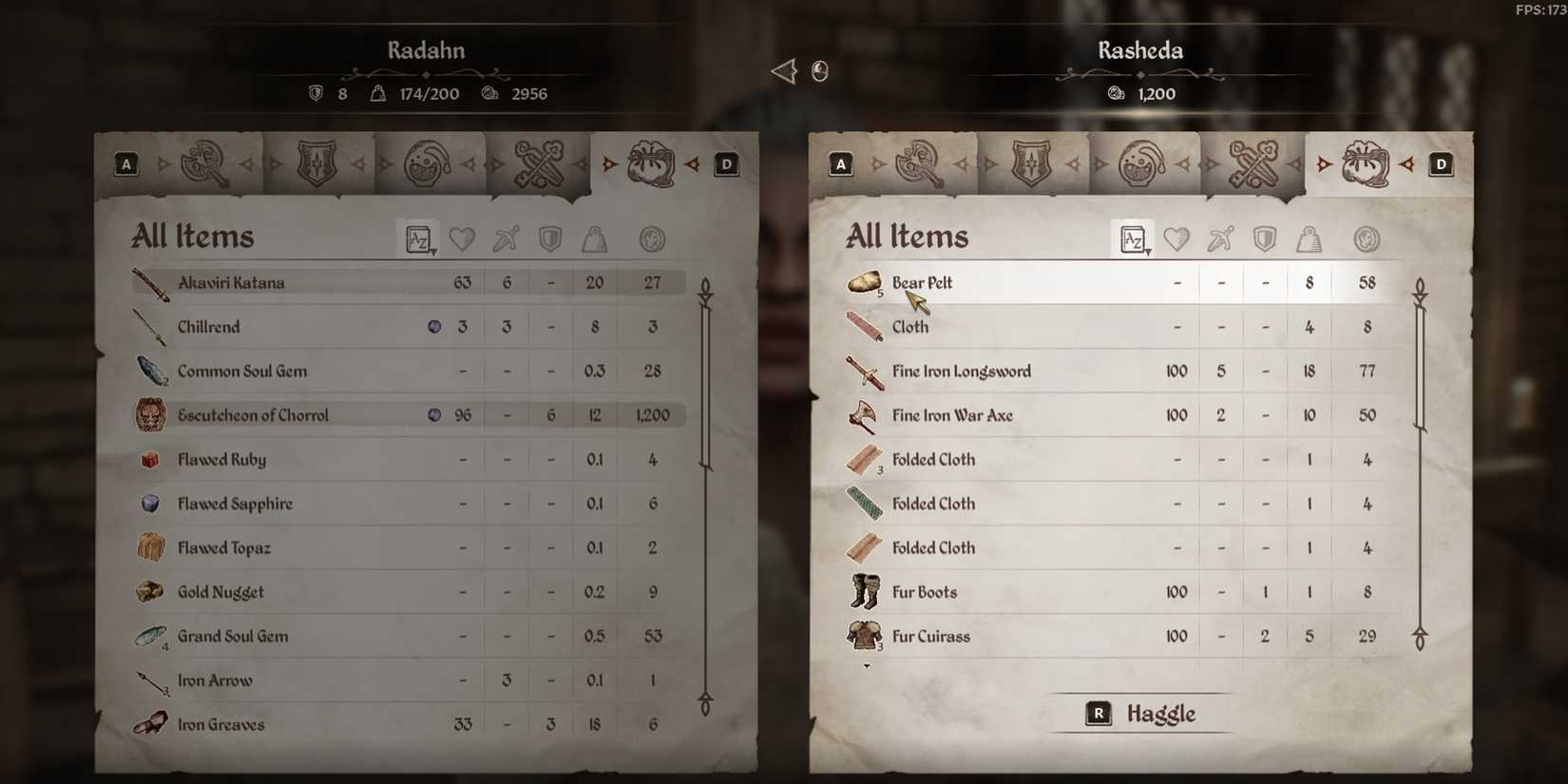Sort Rasheda's items by armor rating

[1265, 239]
